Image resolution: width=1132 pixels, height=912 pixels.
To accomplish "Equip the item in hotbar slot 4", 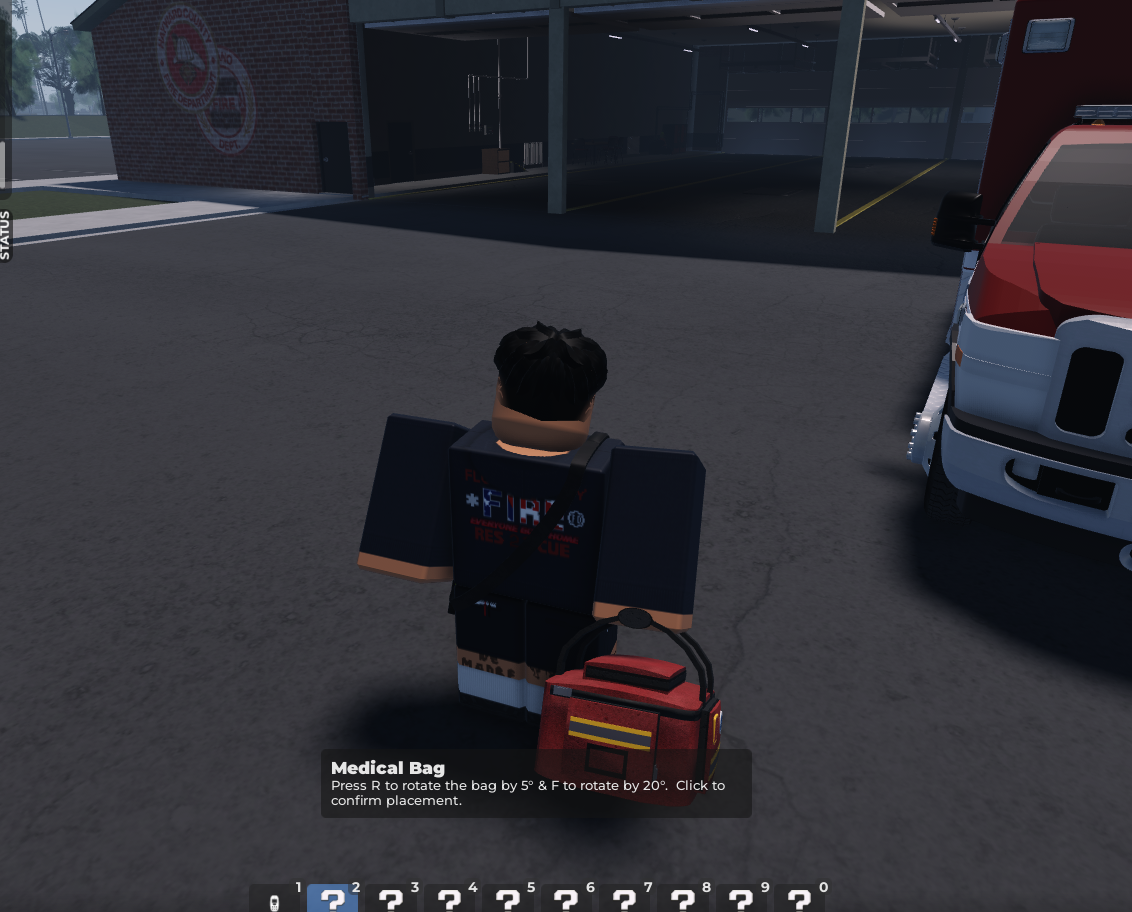I will [x=449, y=899].
